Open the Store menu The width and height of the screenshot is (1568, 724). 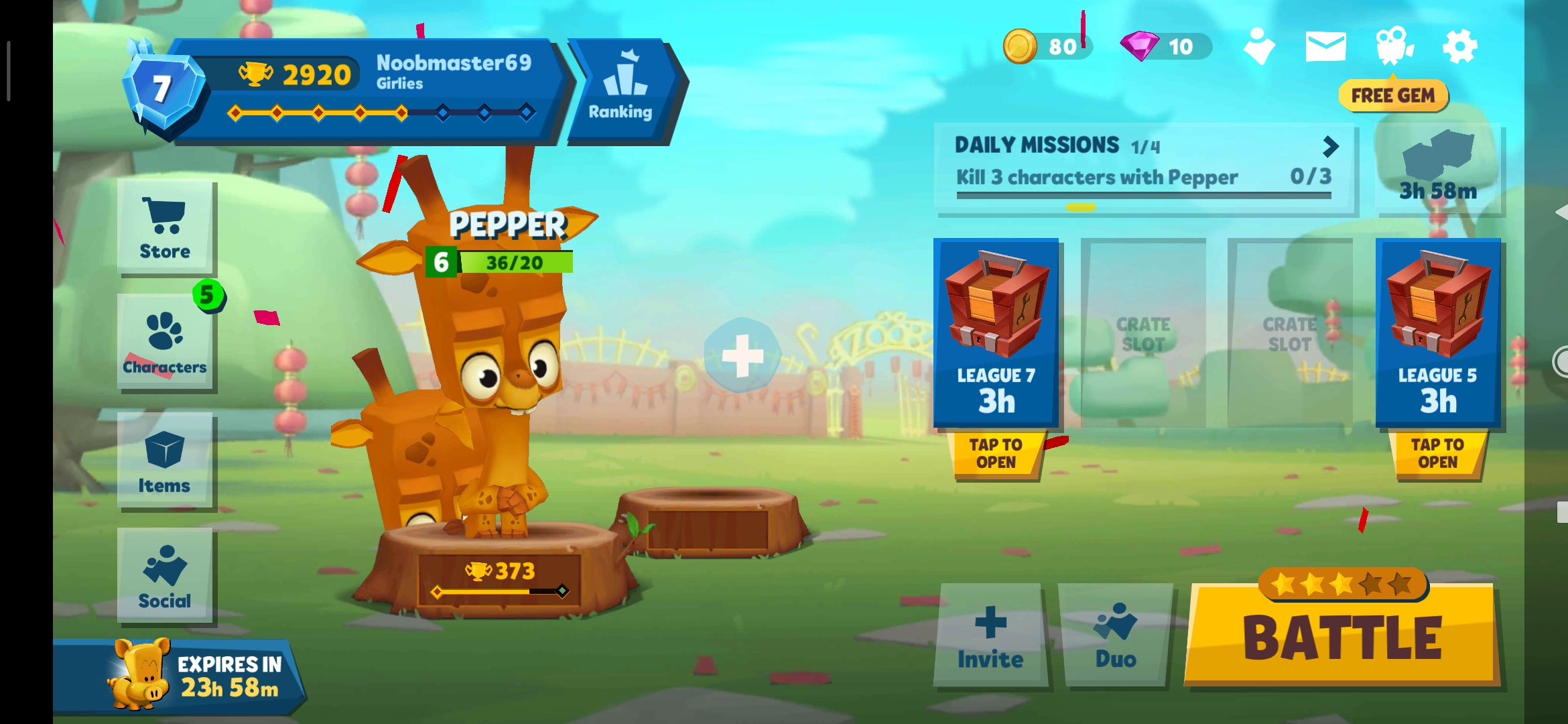pyautogui.click(x=165, y=228)
